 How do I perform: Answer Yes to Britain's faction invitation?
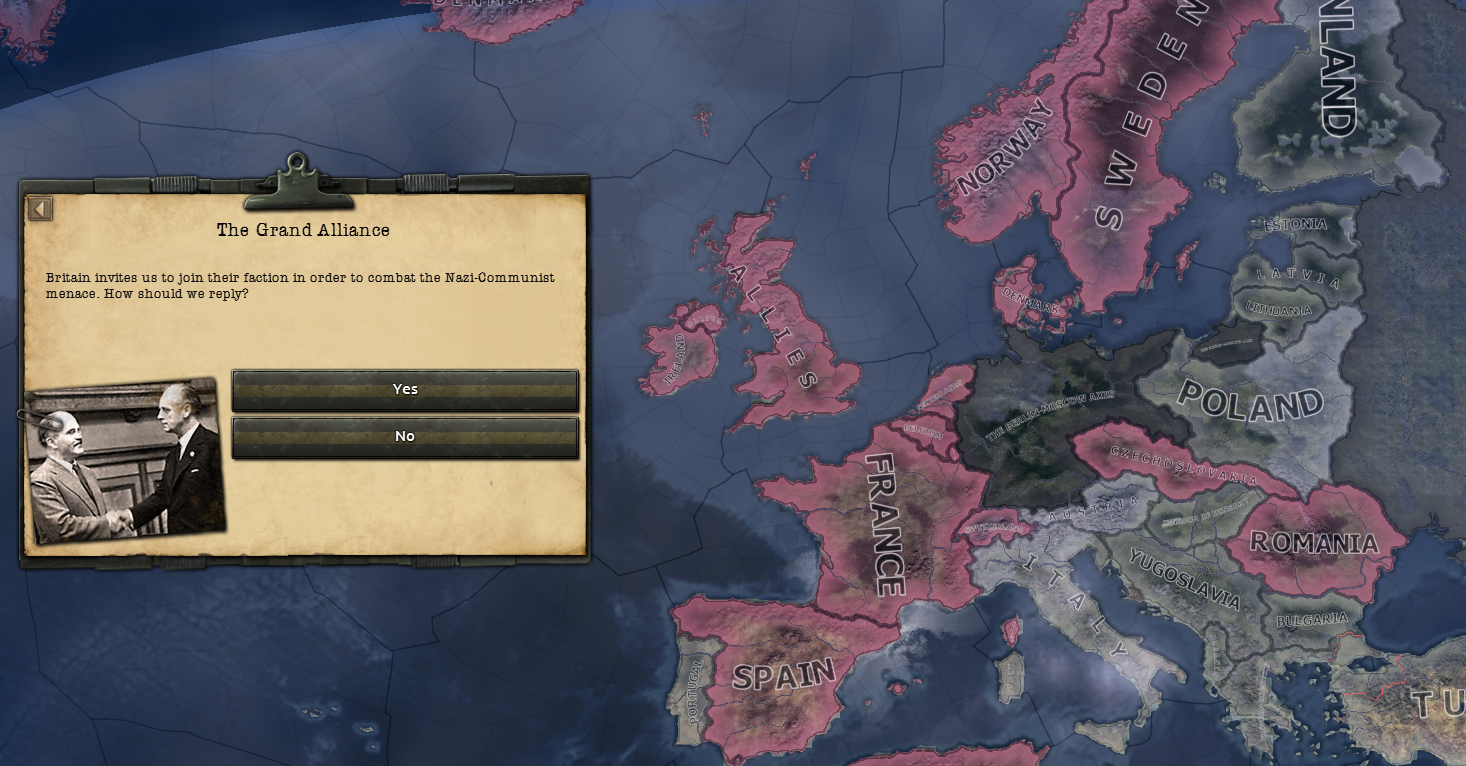tap(405, 390)
